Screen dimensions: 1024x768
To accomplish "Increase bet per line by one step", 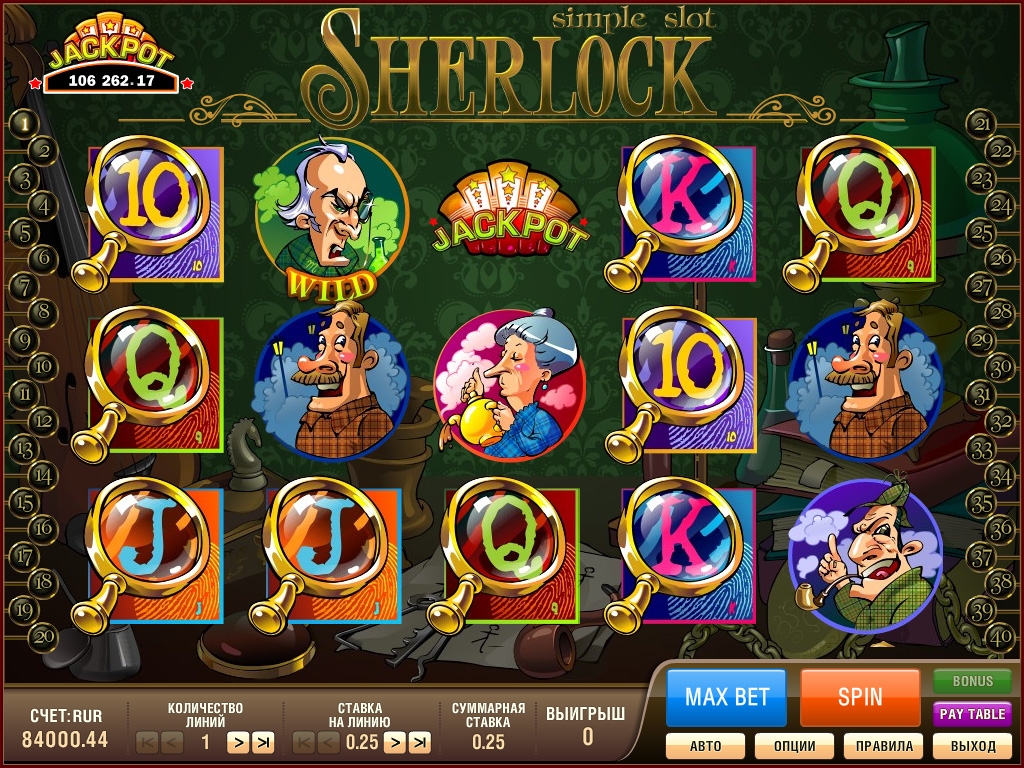I will tap(395, 742).
